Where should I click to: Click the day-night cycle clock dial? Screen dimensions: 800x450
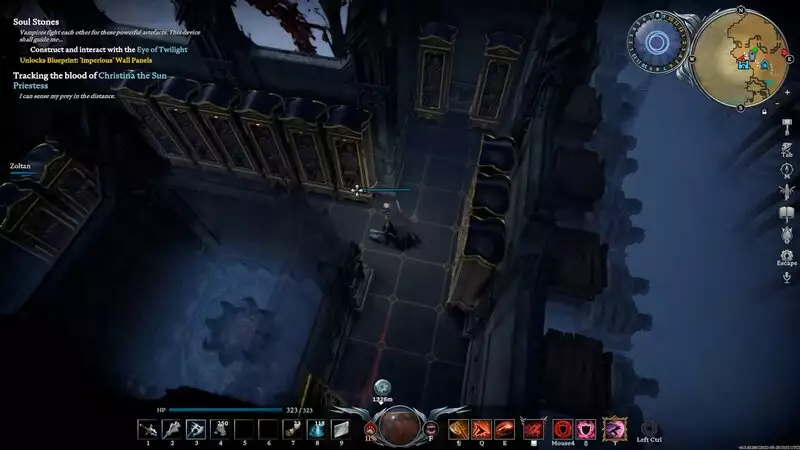(x=657, y=43)
